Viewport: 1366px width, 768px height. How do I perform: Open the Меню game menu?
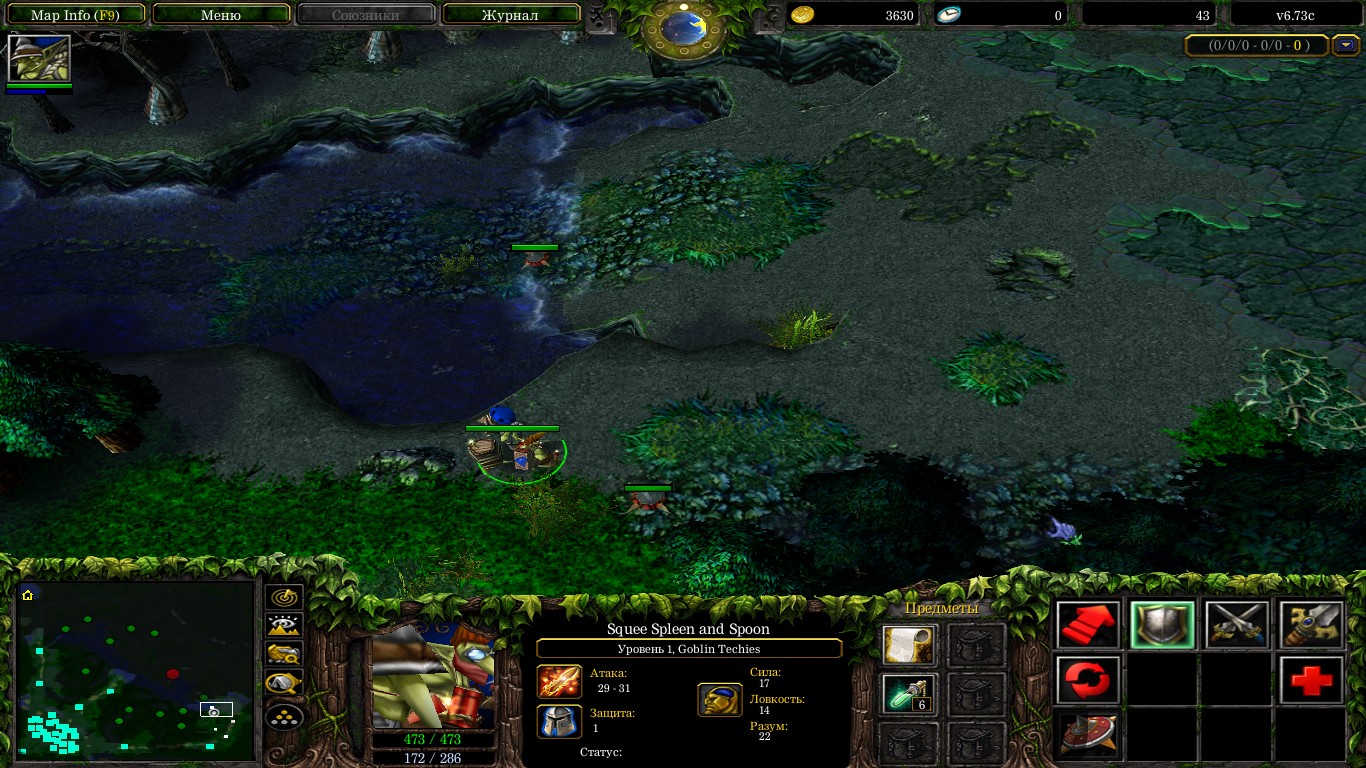(221, 14)
